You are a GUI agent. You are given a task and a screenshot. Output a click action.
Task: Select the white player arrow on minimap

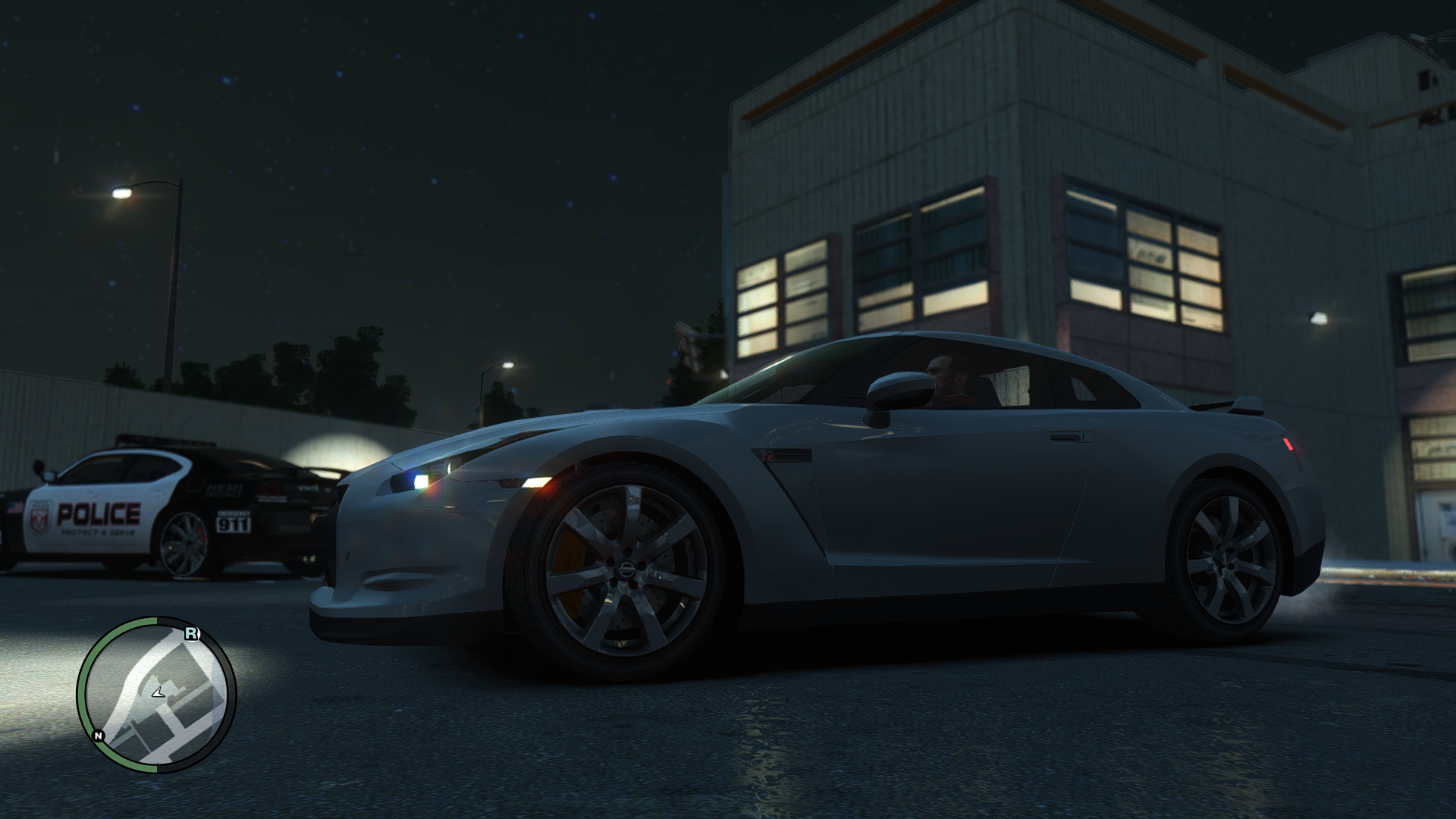(158, 692)
